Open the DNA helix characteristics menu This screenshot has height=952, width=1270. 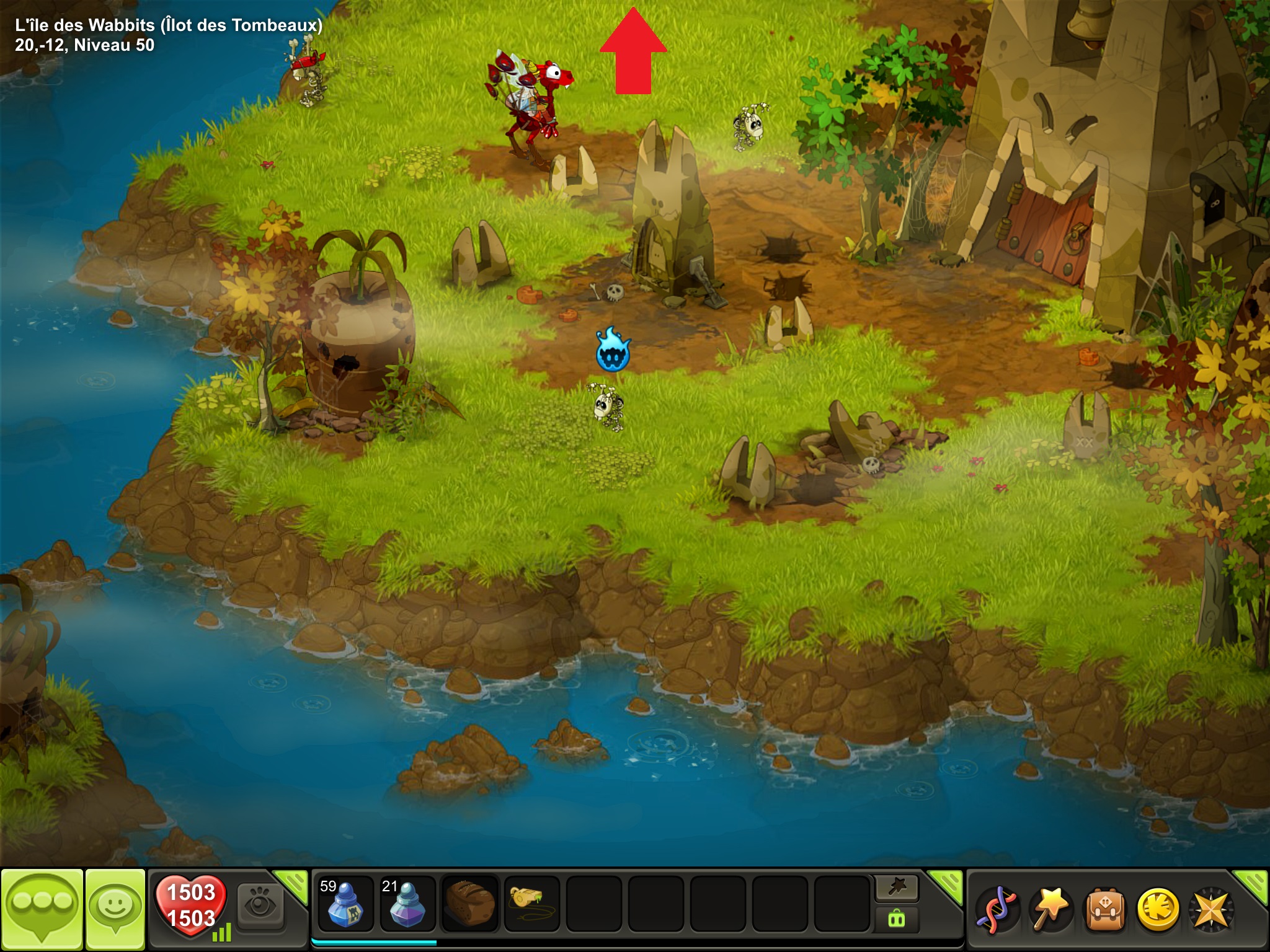click(x=996, y=909)
